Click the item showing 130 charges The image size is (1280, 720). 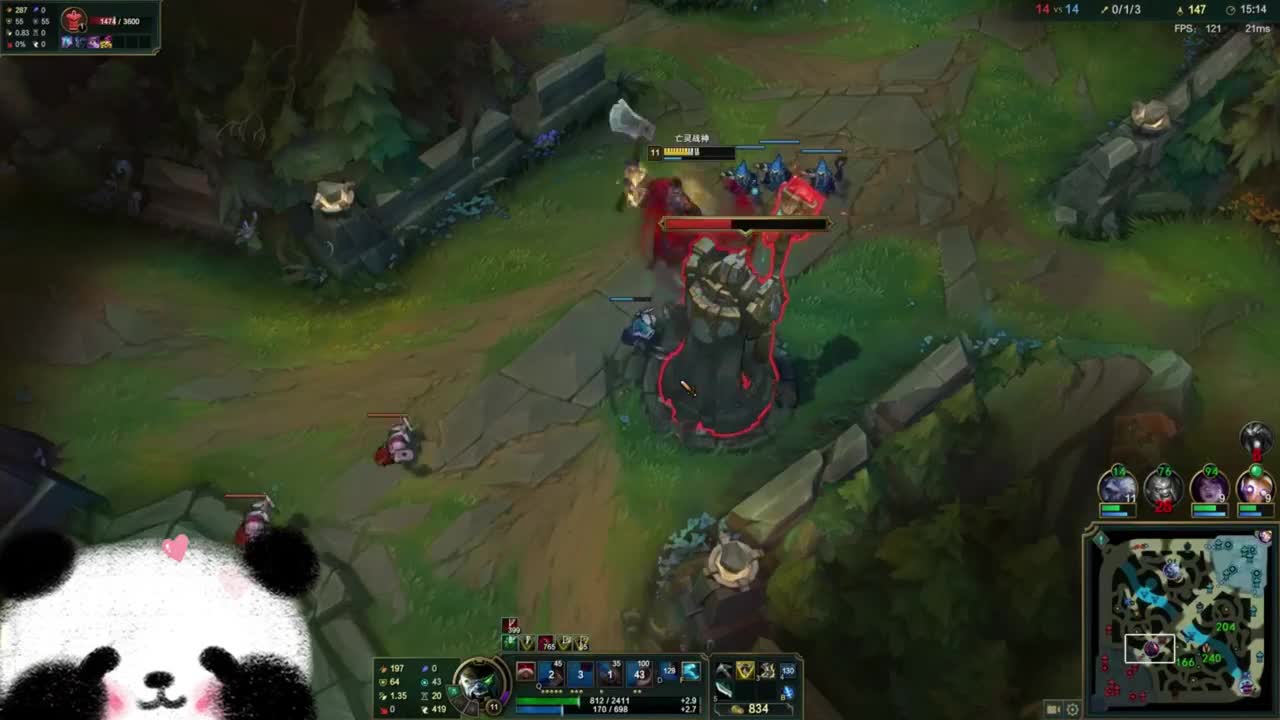[787, 669]
